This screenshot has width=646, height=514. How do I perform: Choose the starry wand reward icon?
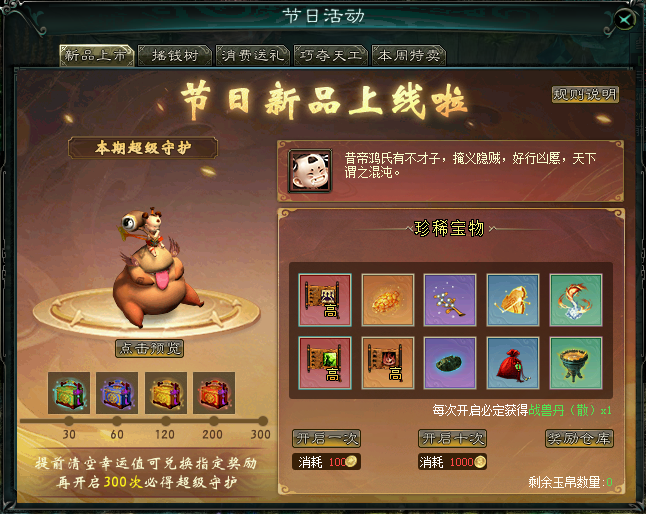(450, 300)
